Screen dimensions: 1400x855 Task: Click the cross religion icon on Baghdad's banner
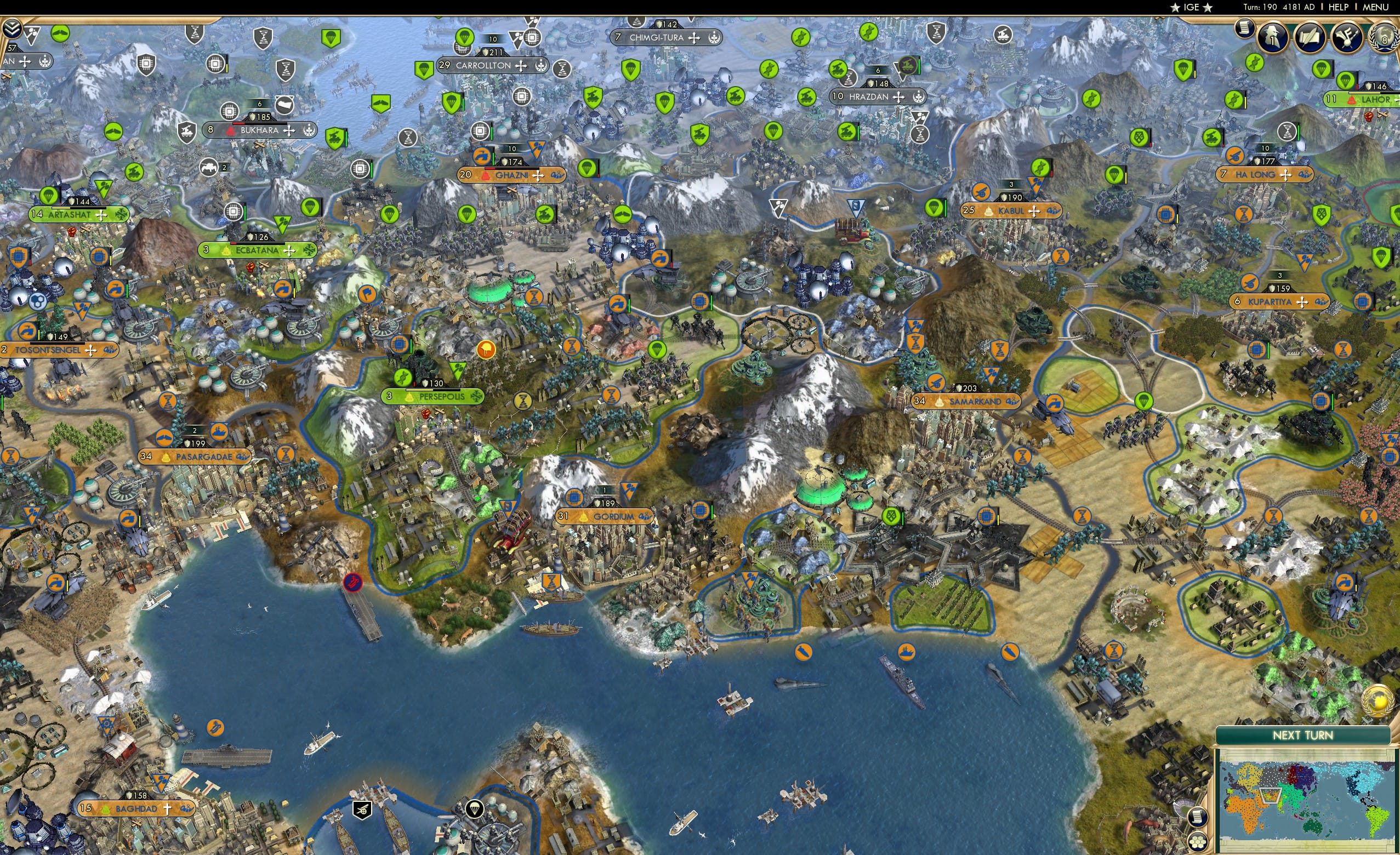point(168,810)
